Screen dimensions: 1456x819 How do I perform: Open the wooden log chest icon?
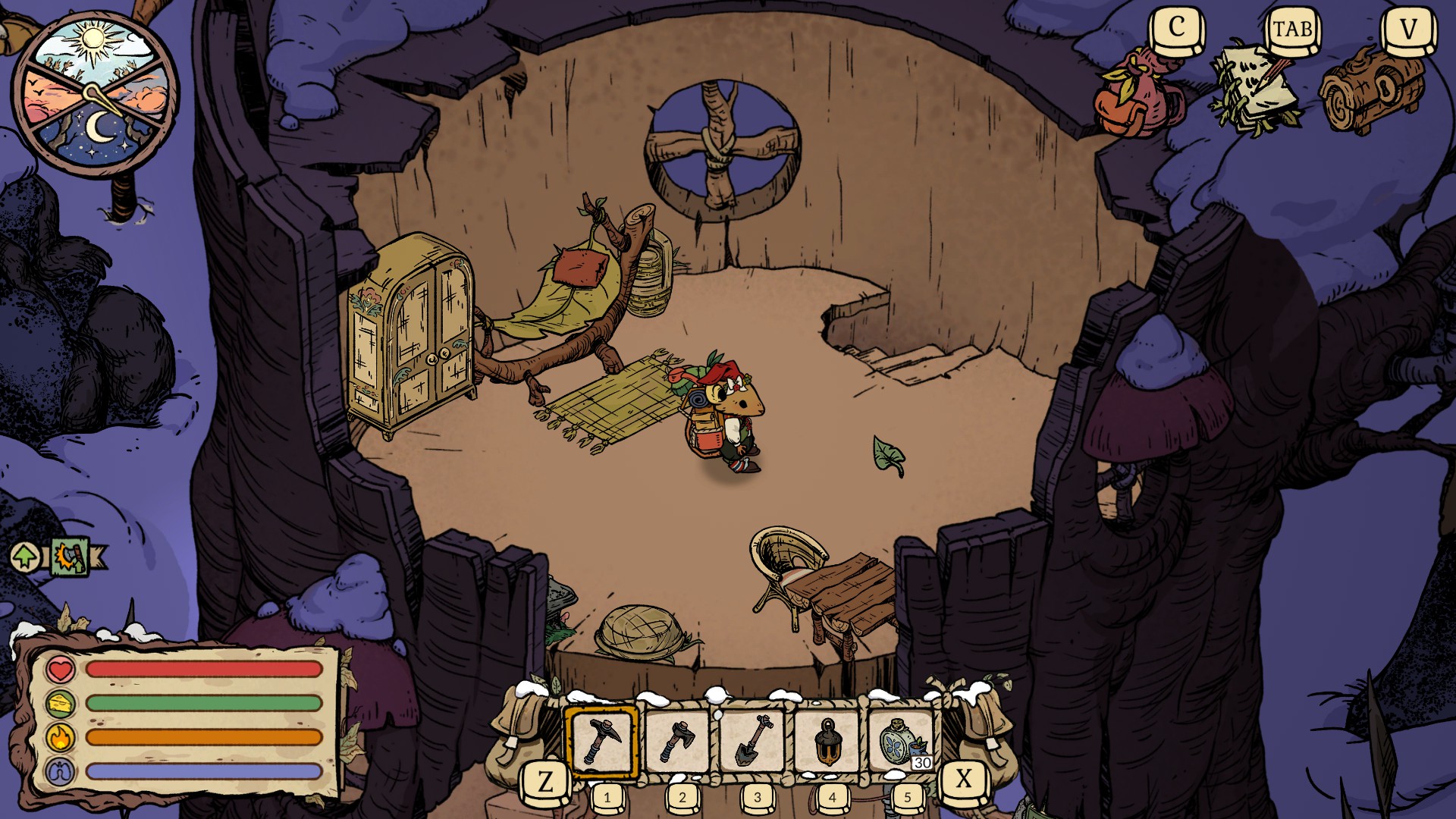pyautogui.click(x=1372, y=91)
